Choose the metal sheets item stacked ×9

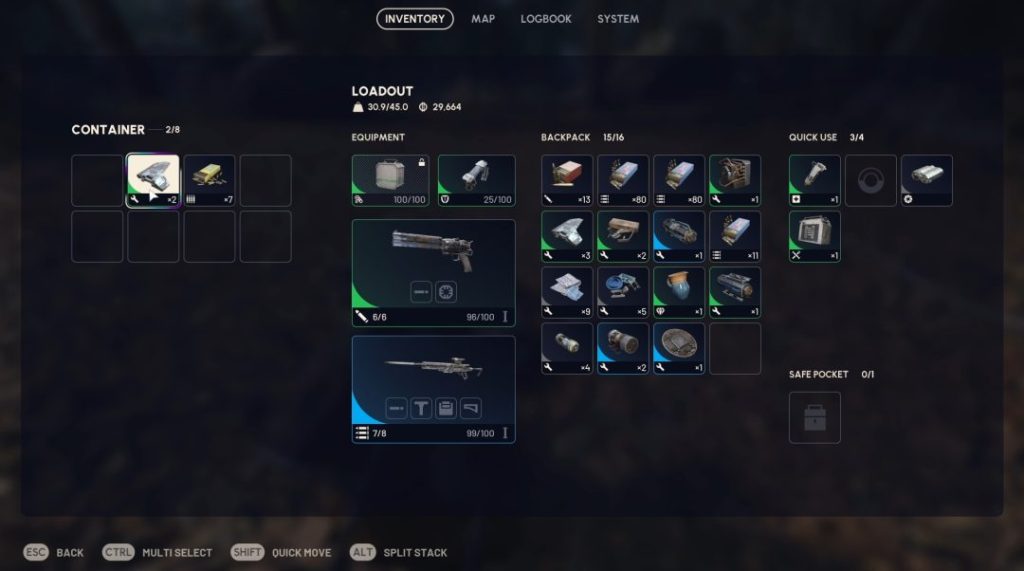pos(567,292)
